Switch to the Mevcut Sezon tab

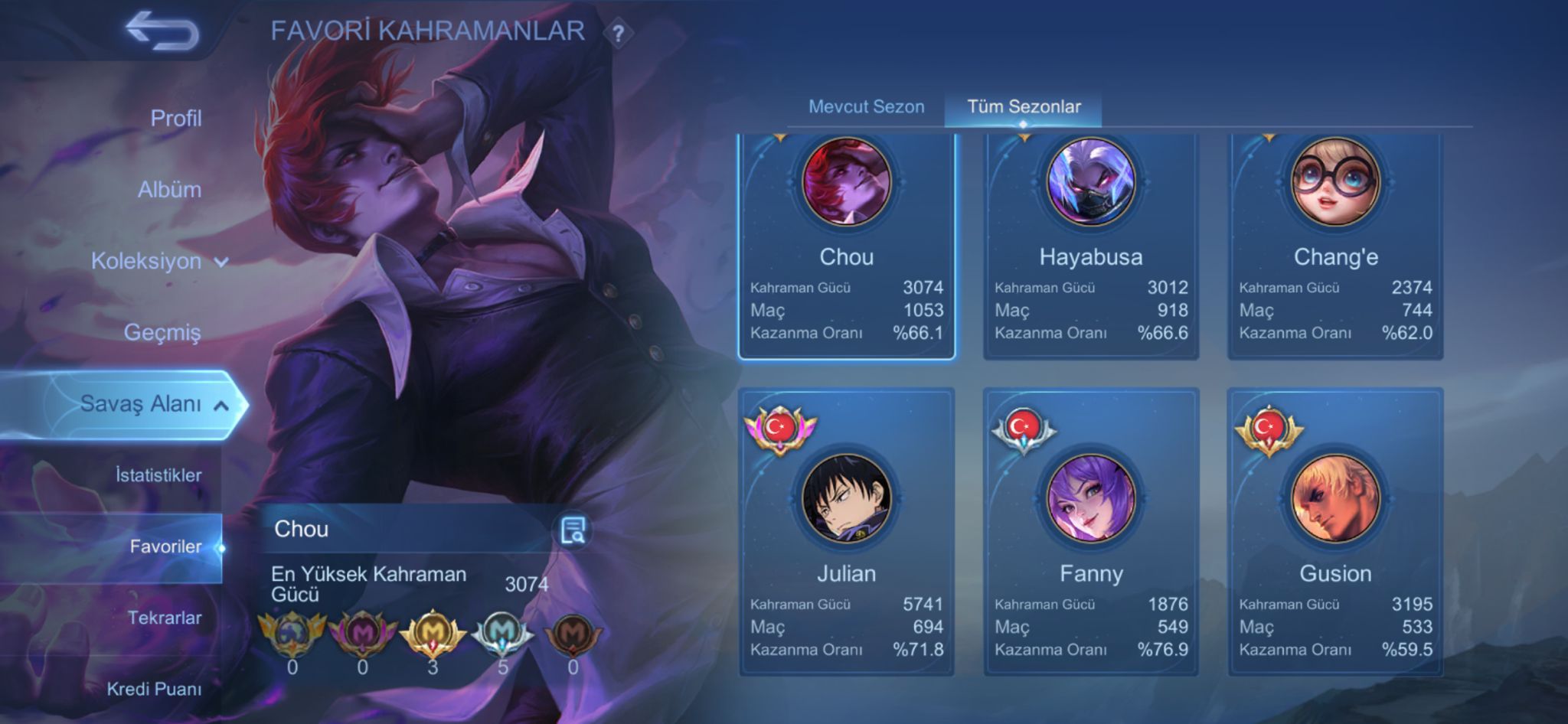pyautogui.click(x=866, y=107)
